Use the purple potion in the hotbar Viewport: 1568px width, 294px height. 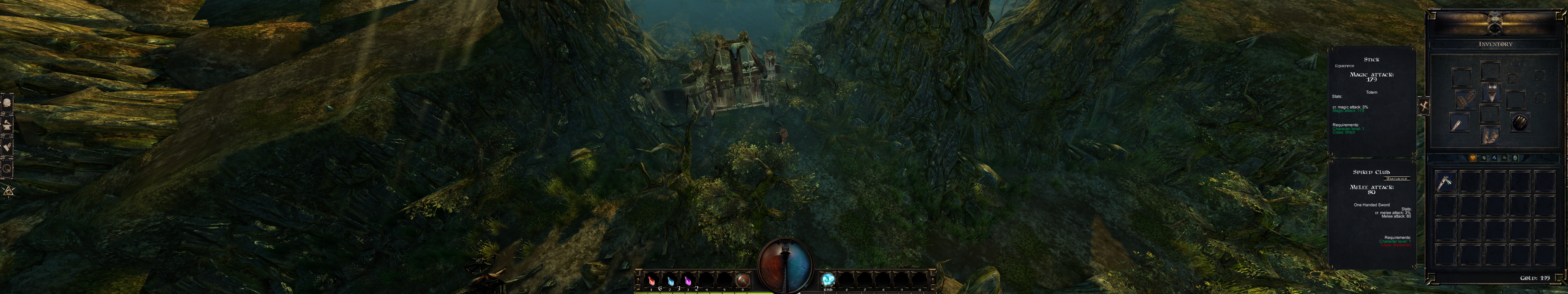coord(688,281)
